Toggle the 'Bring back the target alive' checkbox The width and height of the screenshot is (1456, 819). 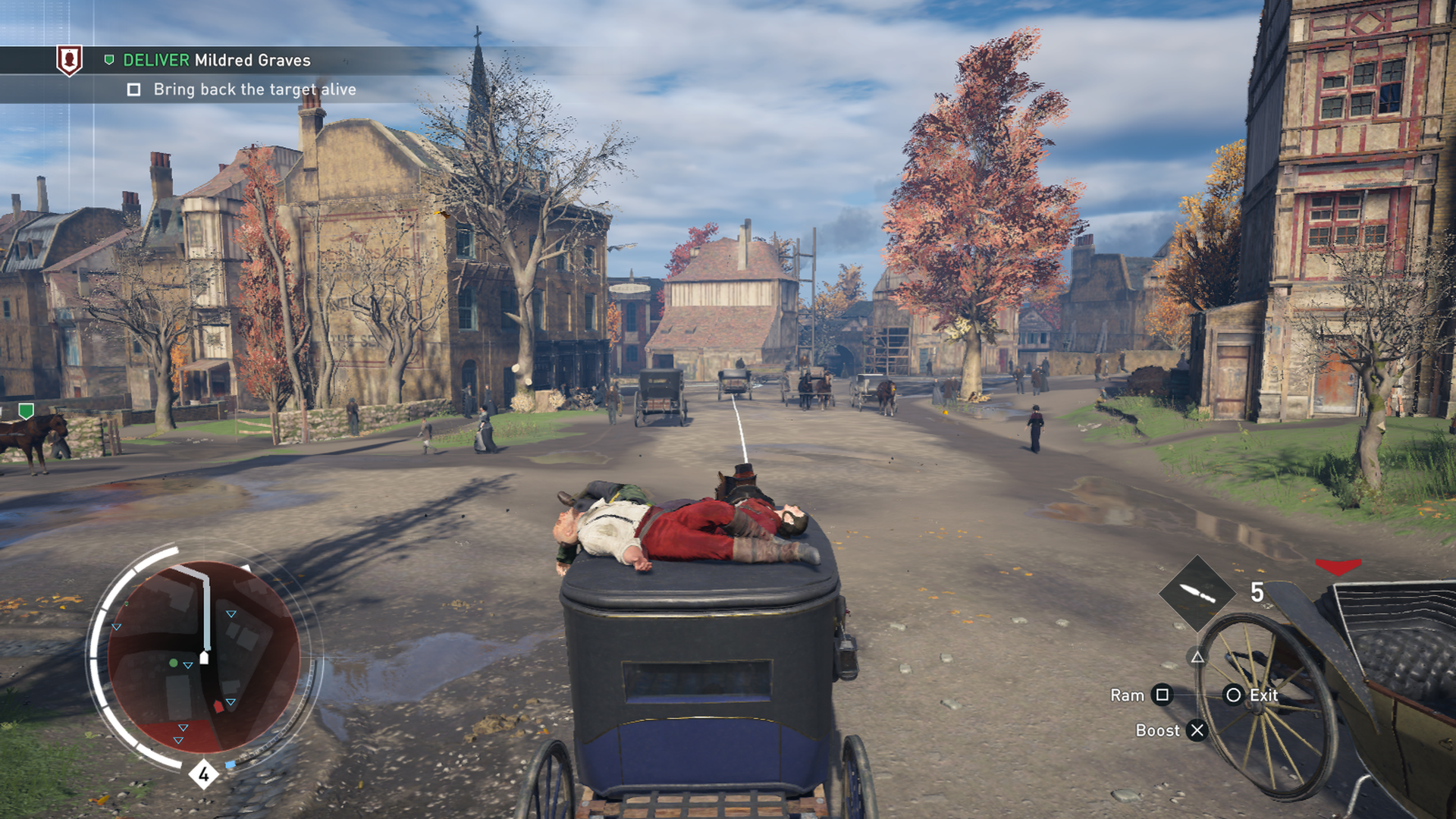(x=134, y=90)
